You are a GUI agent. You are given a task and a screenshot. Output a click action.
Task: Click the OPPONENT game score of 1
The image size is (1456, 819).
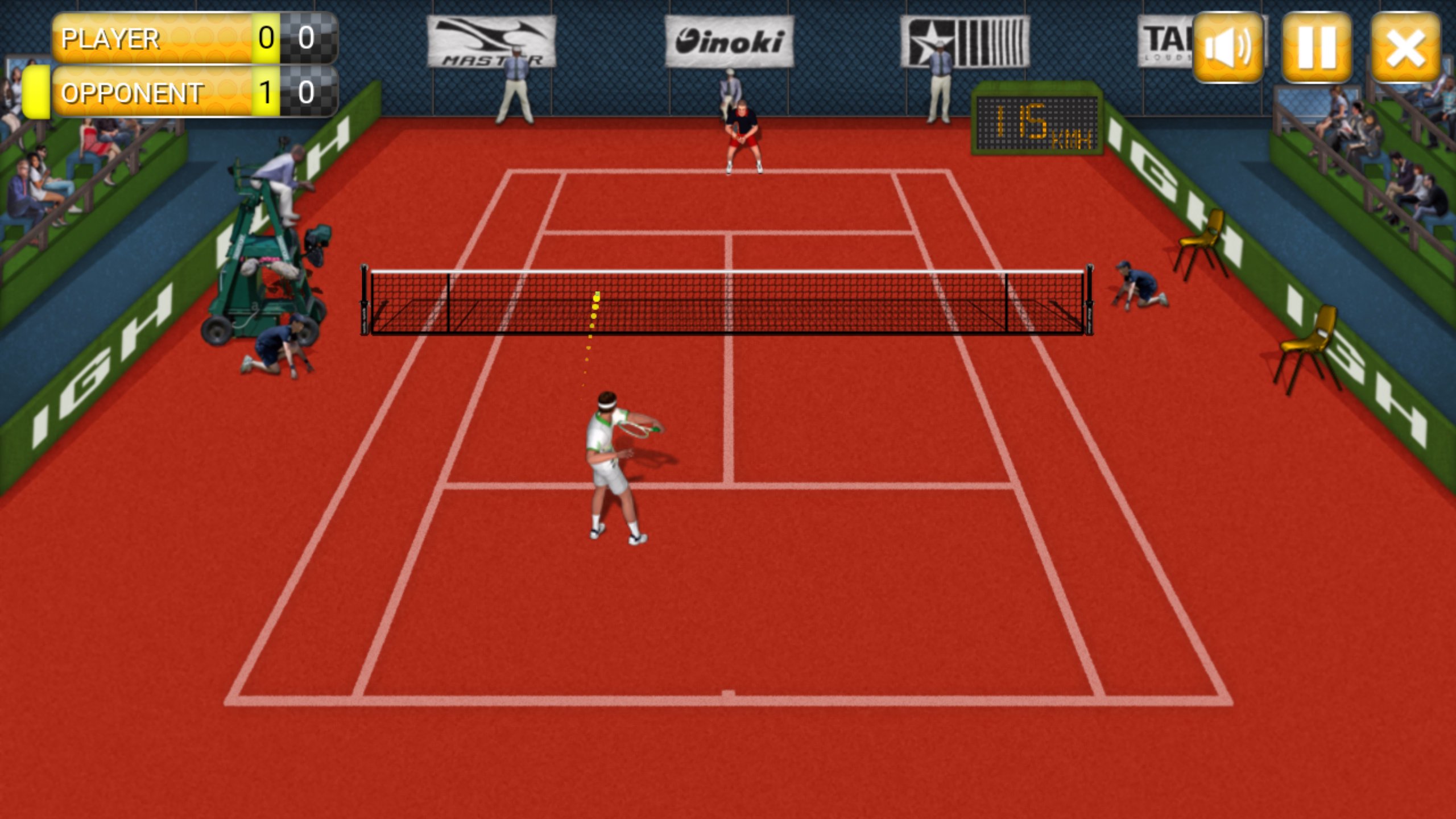coord(265,90)
